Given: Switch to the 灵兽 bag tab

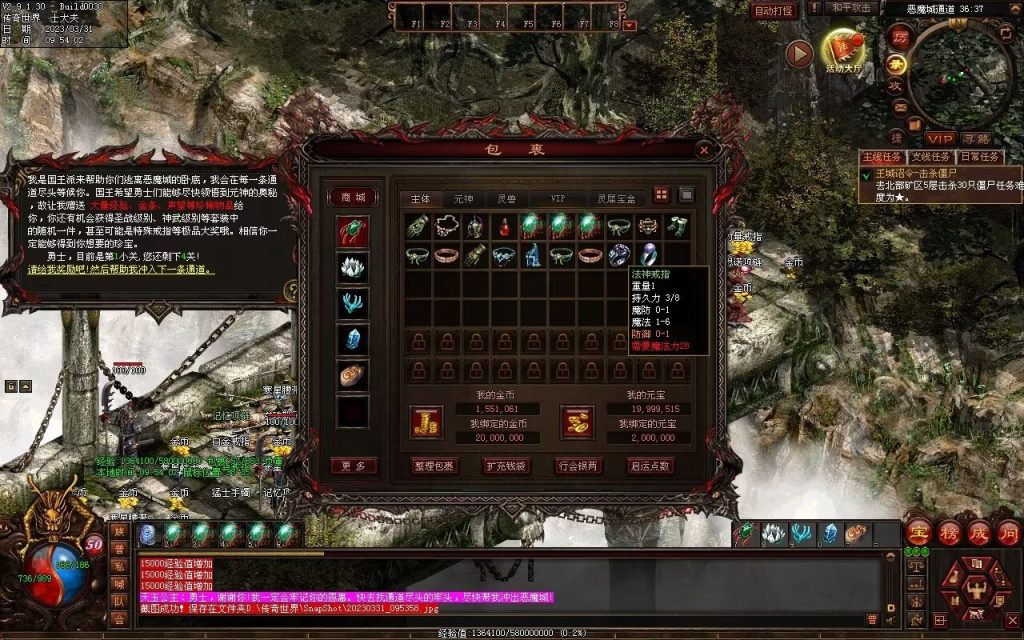Looking at the screenshot, I should 508,198.
